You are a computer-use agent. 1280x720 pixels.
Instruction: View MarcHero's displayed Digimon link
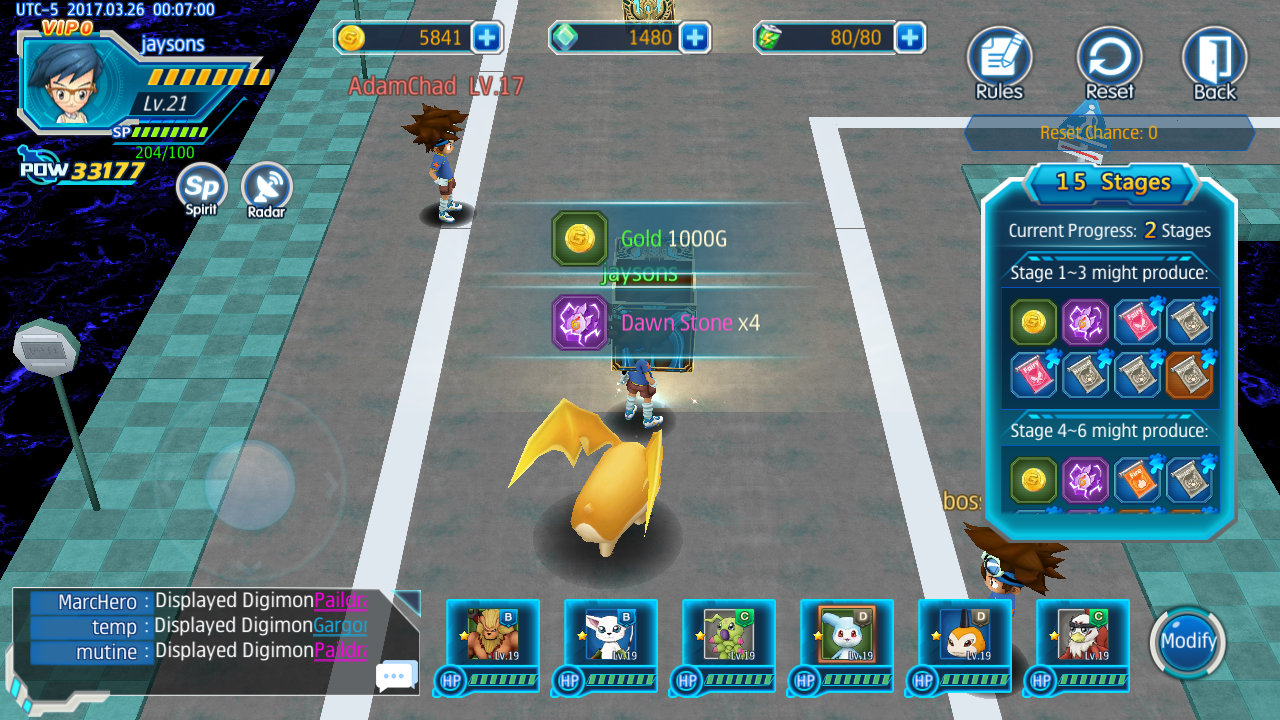tap(340, 601)
